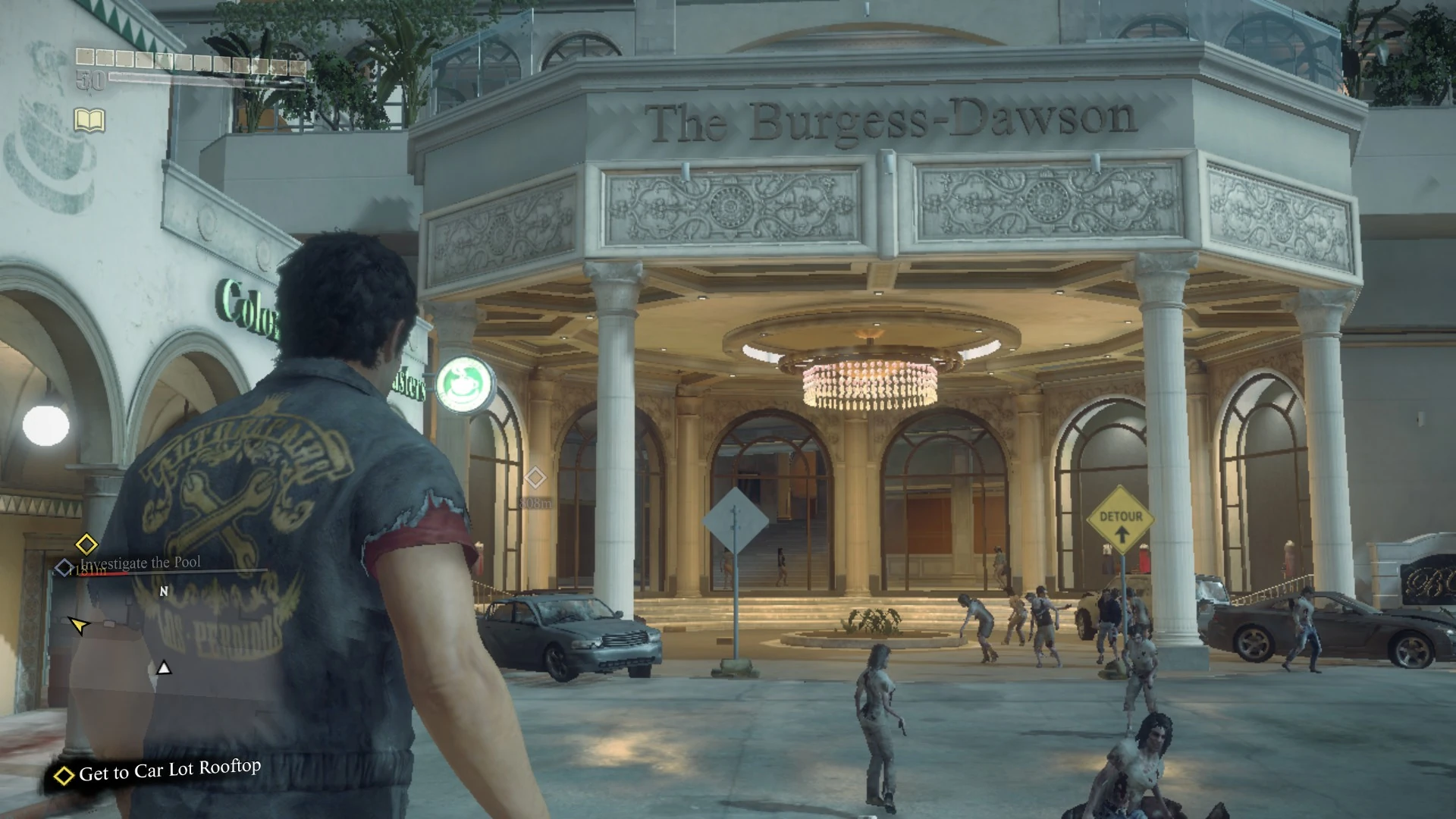Select the yellow diamond objective marker near the minimap
The image size is (1456, 819).
[x=86, y=544]
